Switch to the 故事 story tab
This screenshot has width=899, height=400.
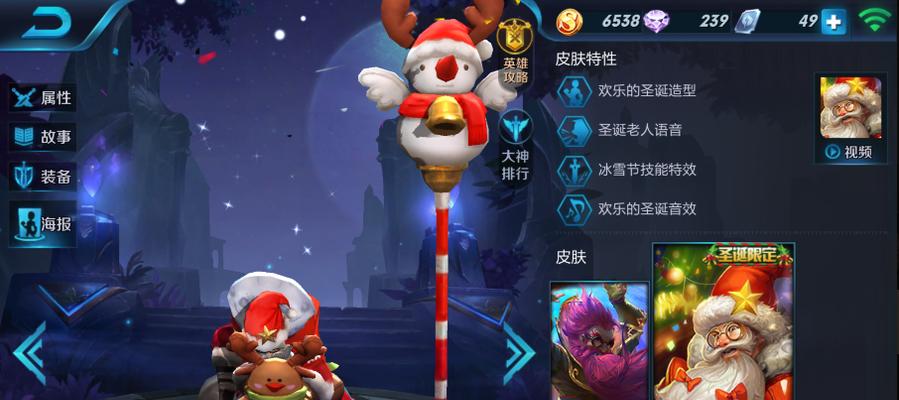pos(42,138)
